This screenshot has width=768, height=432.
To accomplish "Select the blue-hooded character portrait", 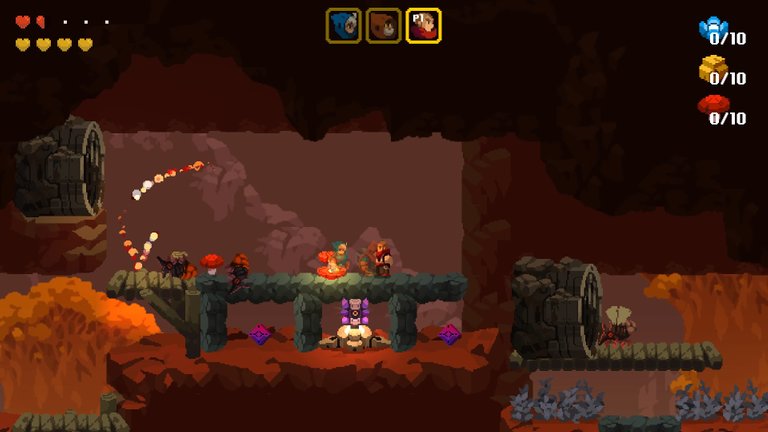I will click(343, 26).
